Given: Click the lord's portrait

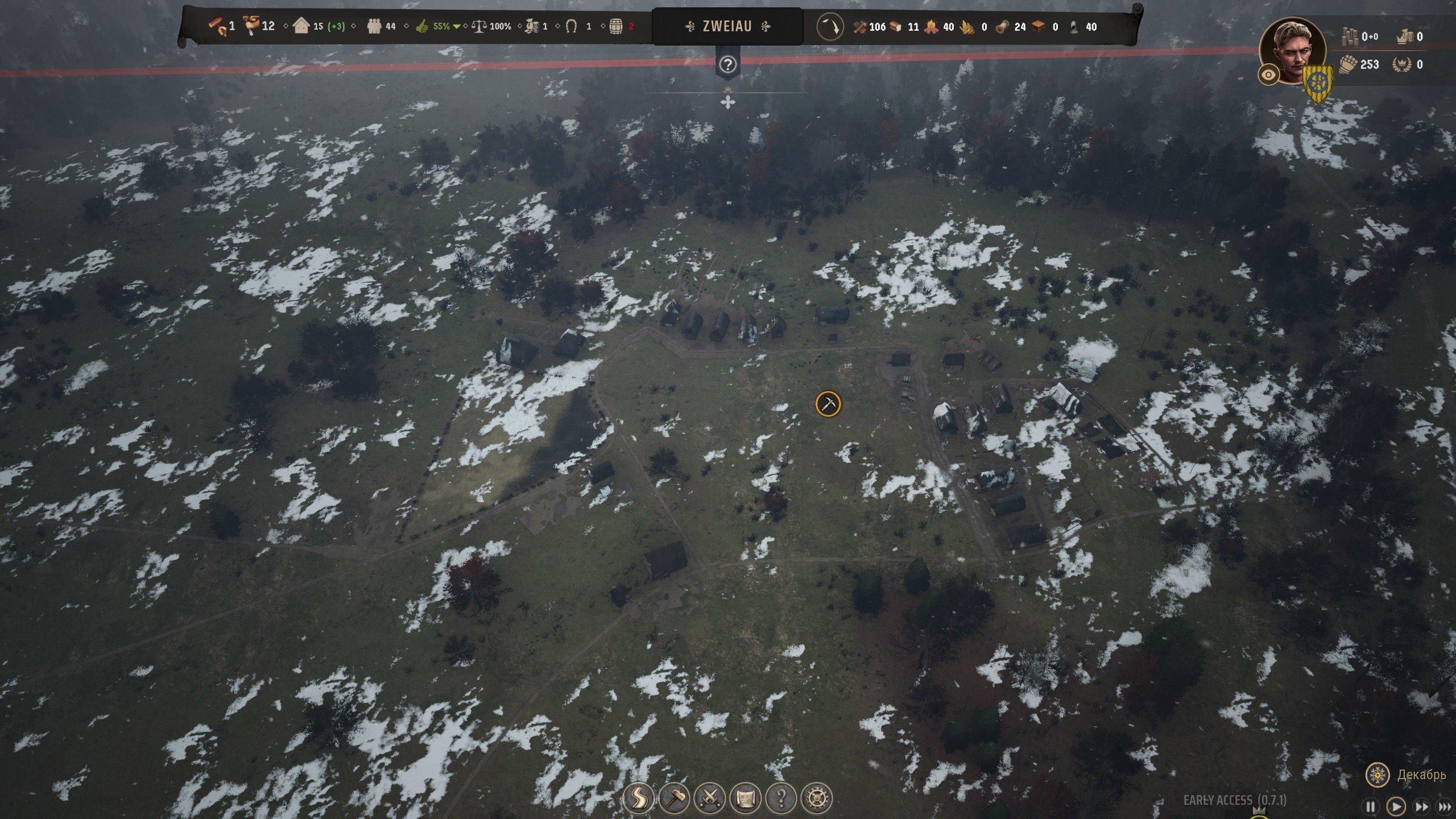Looking at the screenshot, I should [1292, 49].
